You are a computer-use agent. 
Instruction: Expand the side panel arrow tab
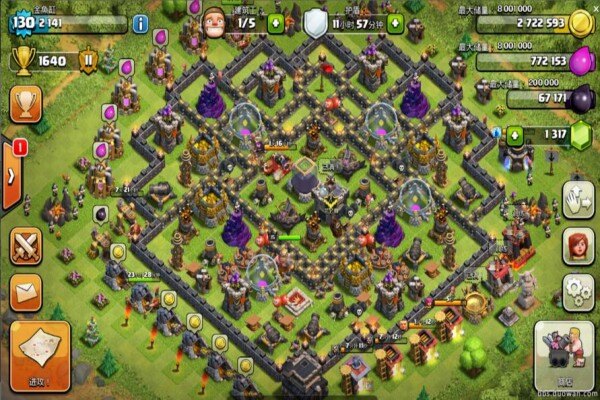(x=10, y=174)
